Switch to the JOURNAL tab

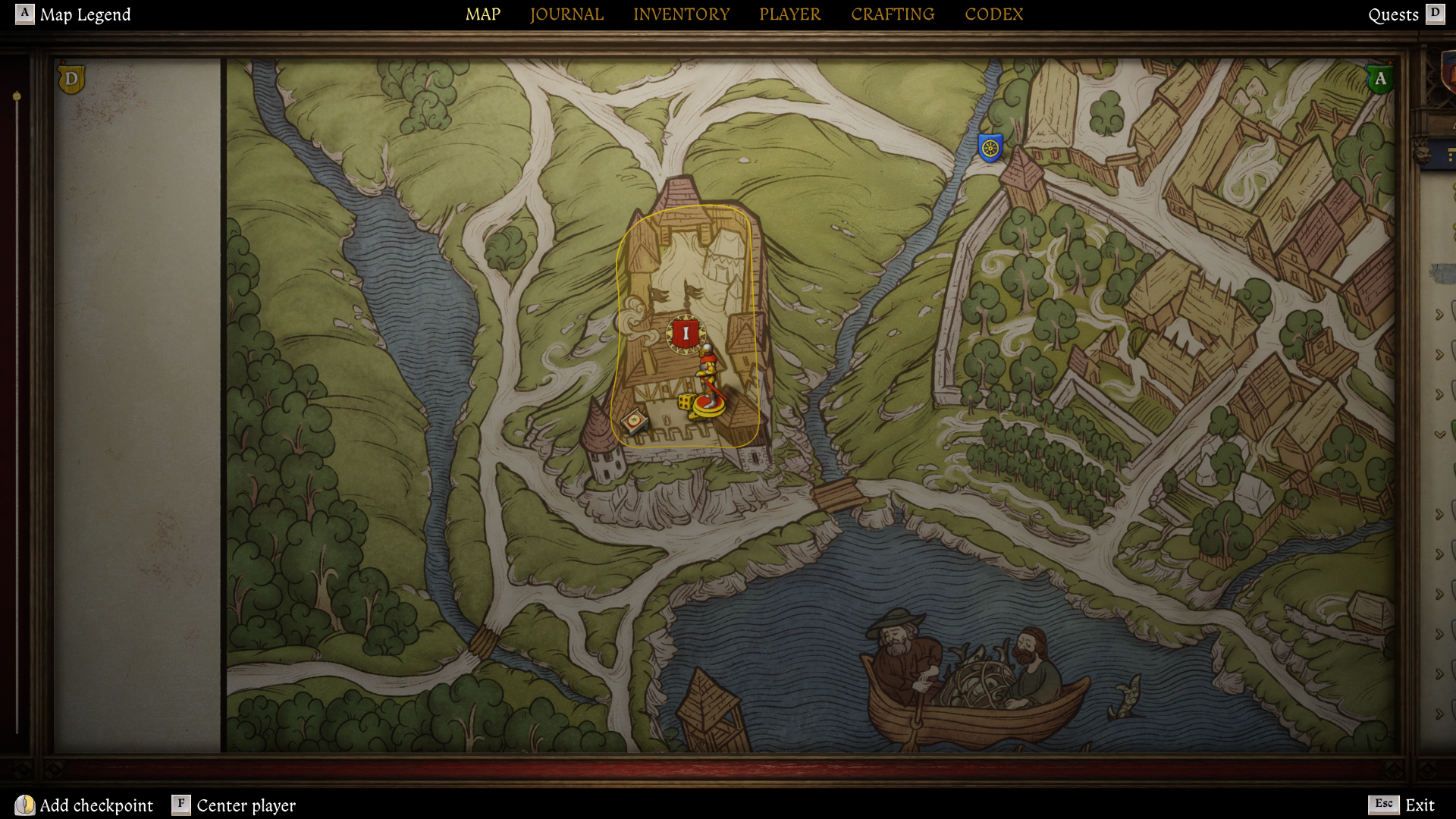566,14
